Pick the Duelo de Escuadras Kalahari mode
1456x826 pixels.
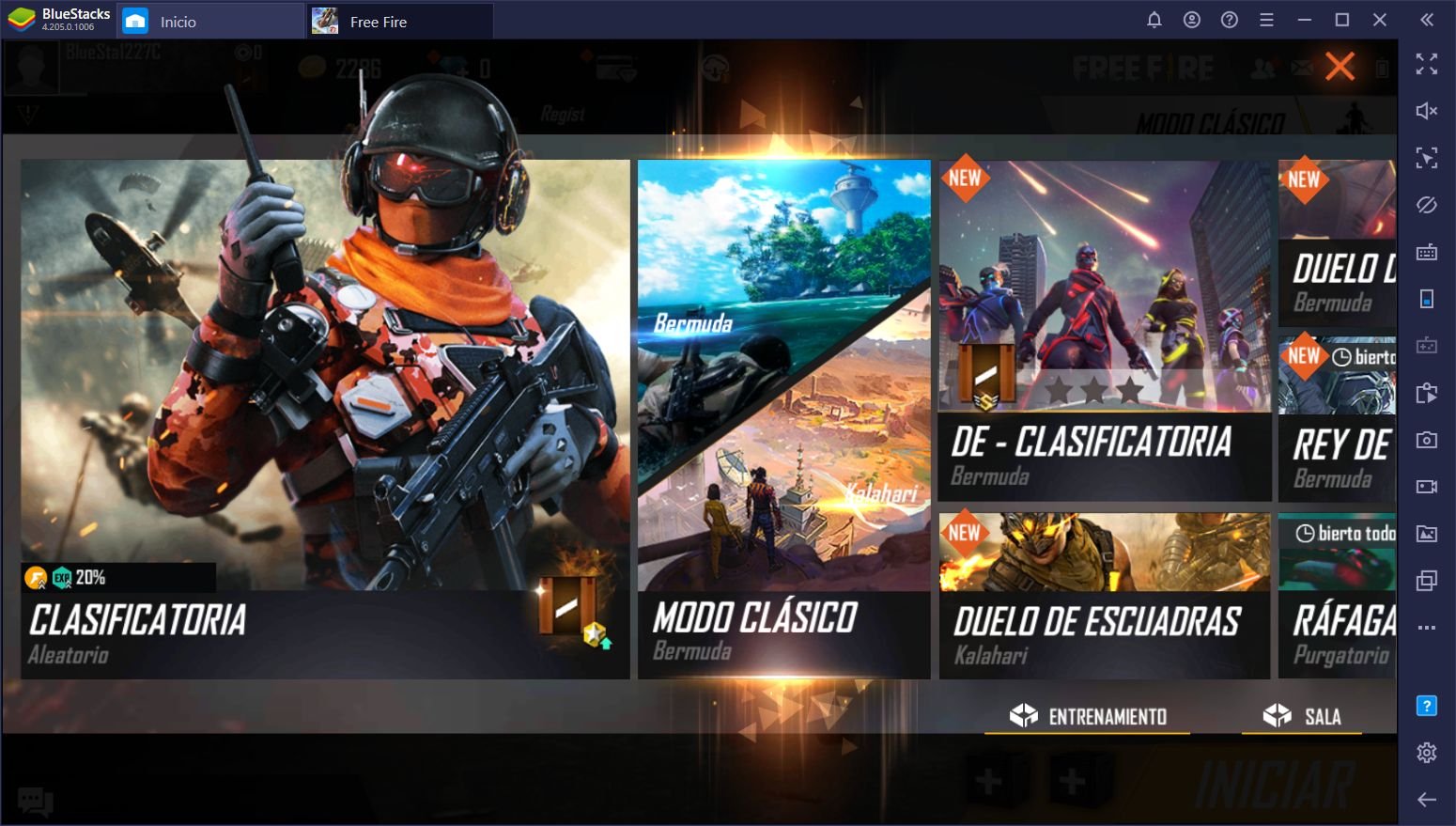(x=1105, y=596)
